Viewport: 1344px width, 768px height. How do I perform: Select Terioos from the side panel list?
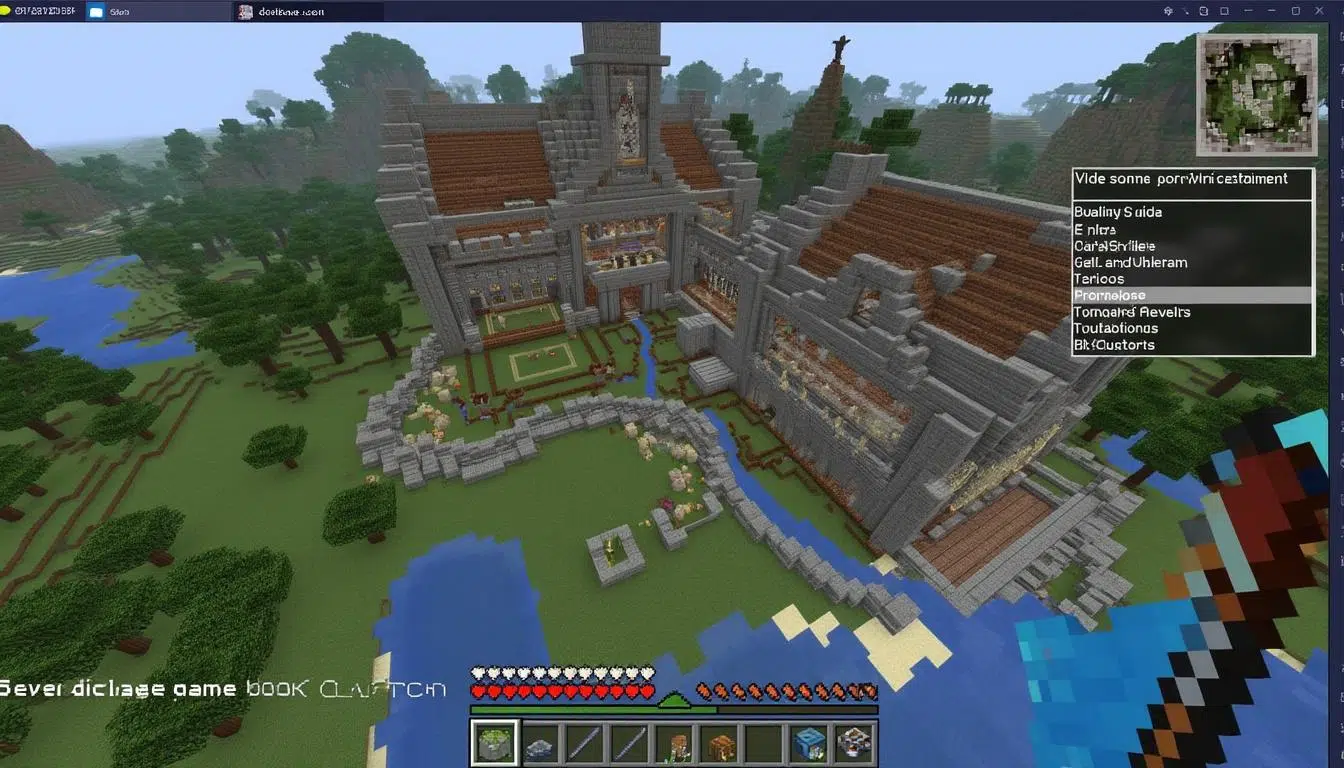tap(1098, 278)
